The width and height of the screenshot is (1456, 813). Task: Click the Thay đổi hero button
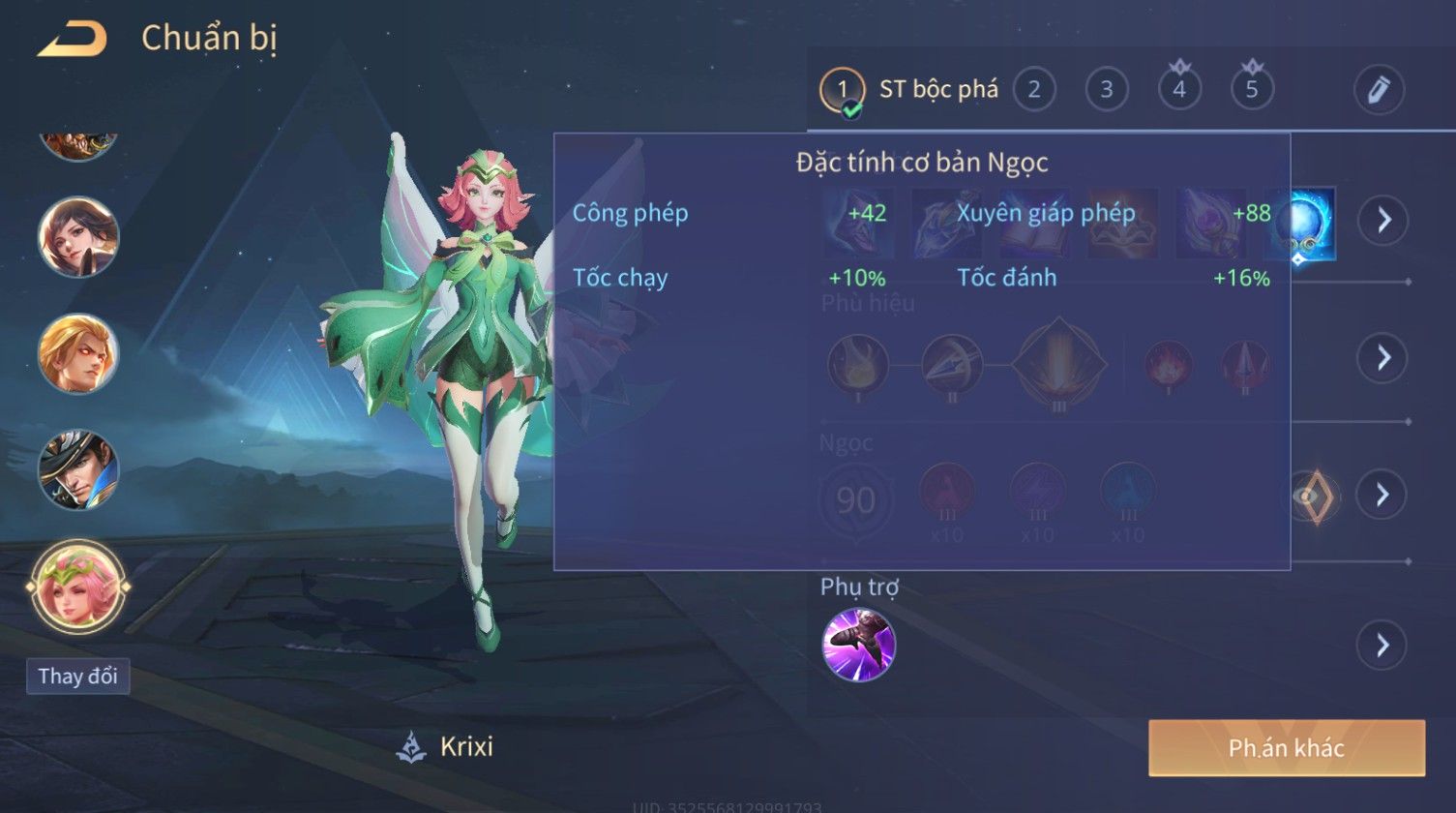(78, 676)
